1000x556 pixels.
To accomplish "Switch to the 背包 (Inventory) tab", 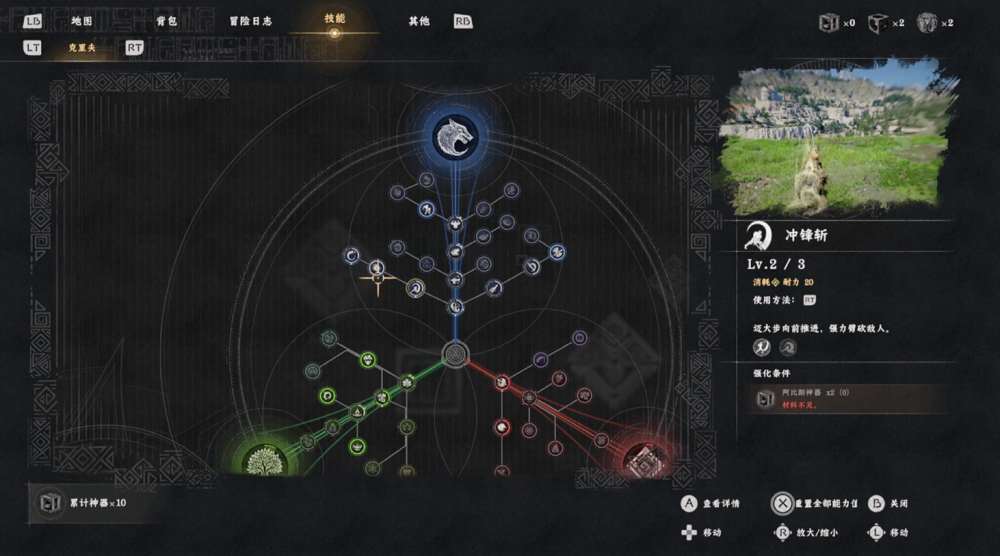I will [167, 20].
